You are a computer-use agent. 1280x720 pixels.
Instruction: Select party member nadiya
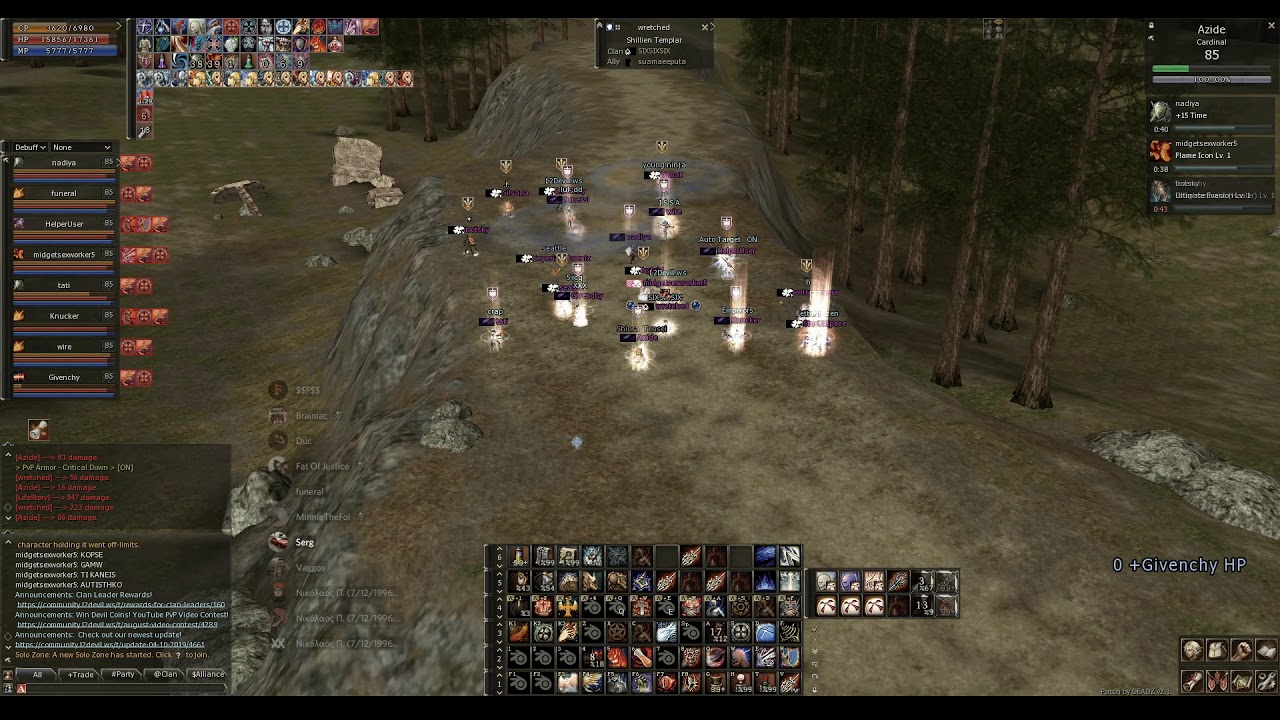[x=63, y=163]
